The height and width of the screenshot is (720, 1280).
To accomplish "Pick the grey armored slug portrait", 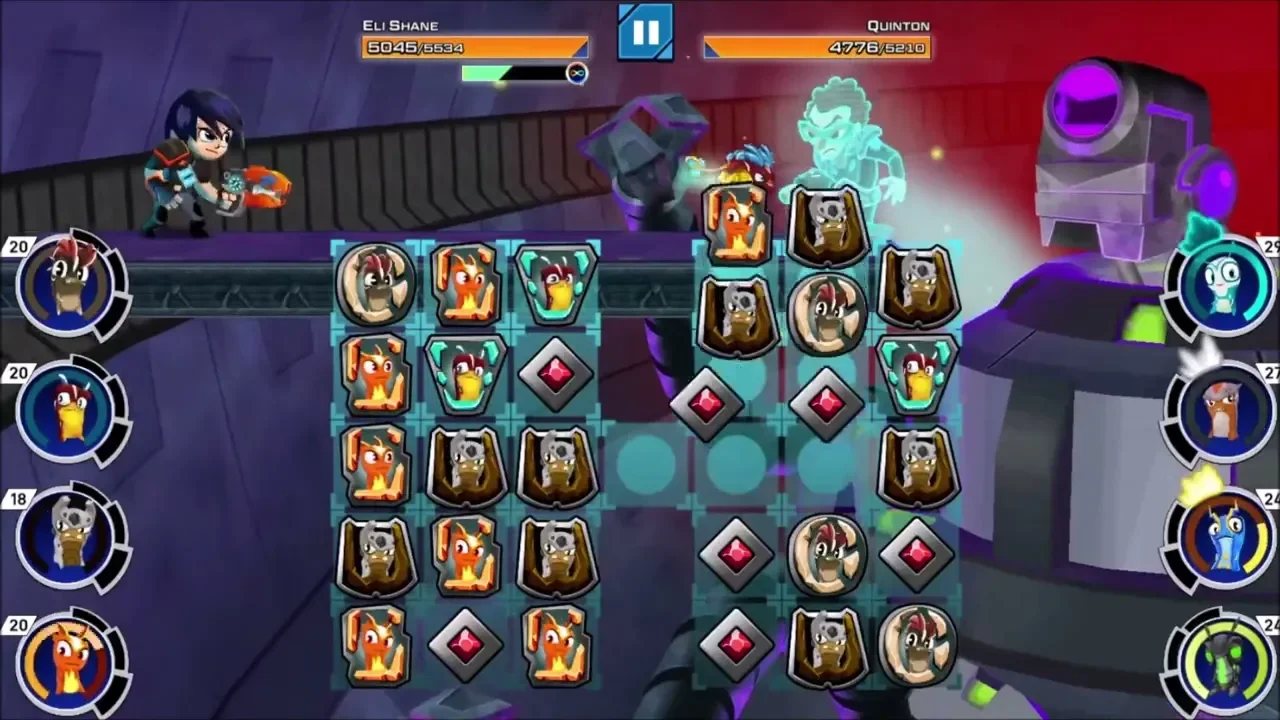I will click(70, 536).
